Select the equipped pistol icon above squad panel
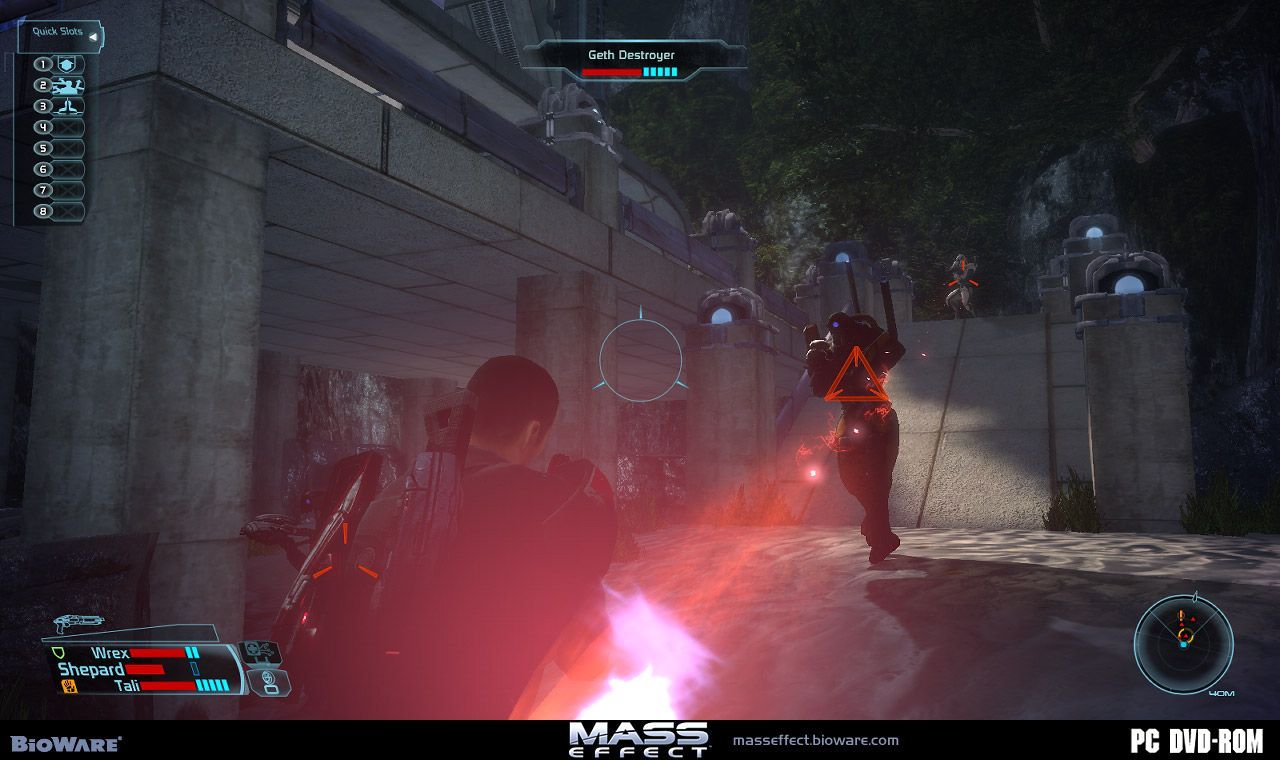The height and width of the screenshot is (760, 1280). (x=78, y=622)
